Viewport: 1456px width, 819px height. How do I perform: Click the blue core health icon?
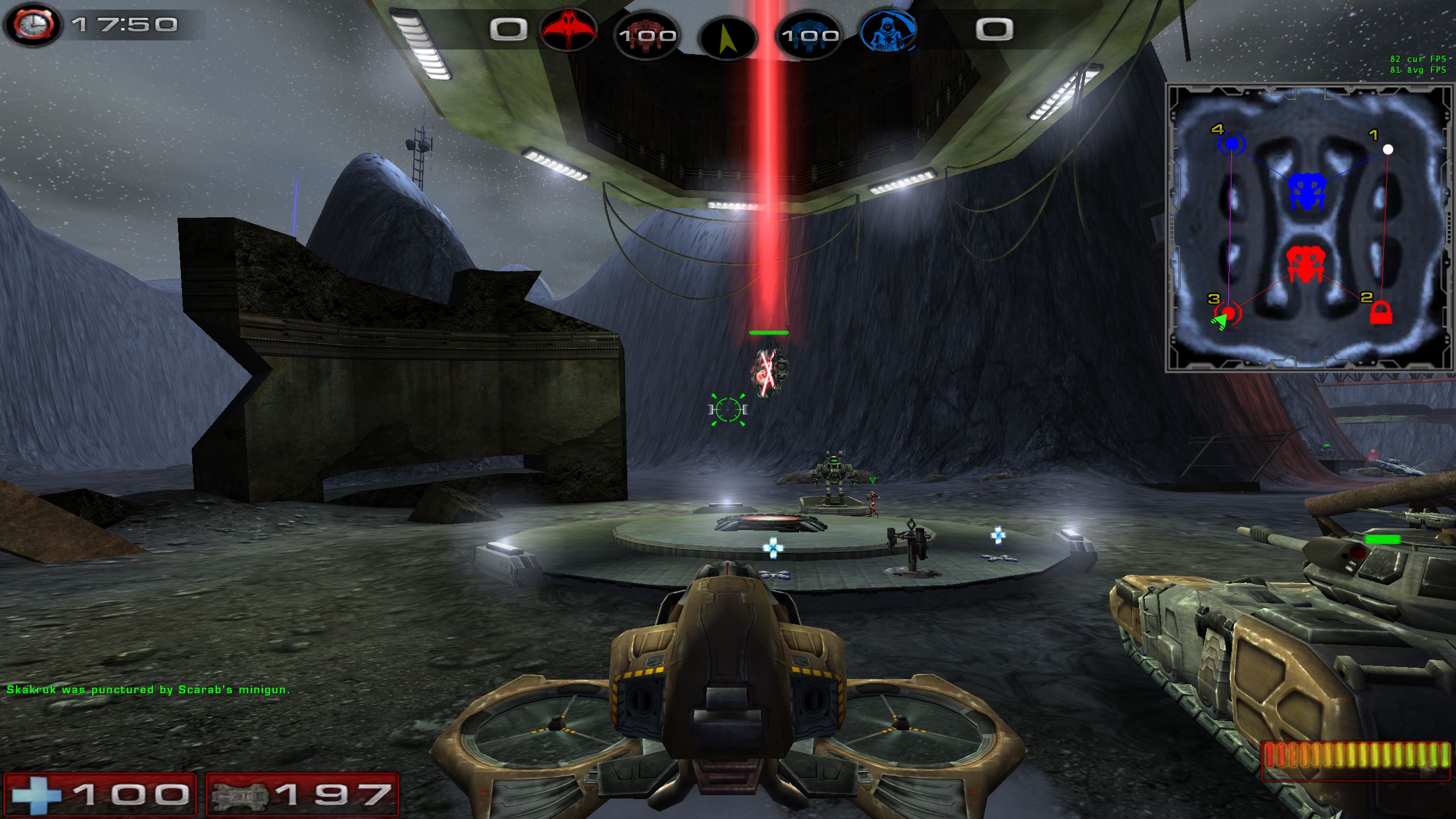[x=809, y=35]
